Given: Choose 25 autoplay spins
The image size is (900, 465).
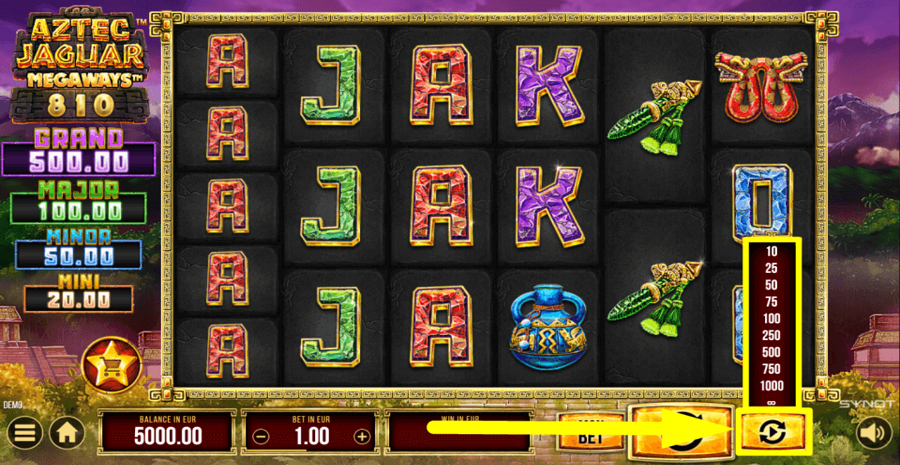Looking at the screenshot, I should click(x=771, y=268).
